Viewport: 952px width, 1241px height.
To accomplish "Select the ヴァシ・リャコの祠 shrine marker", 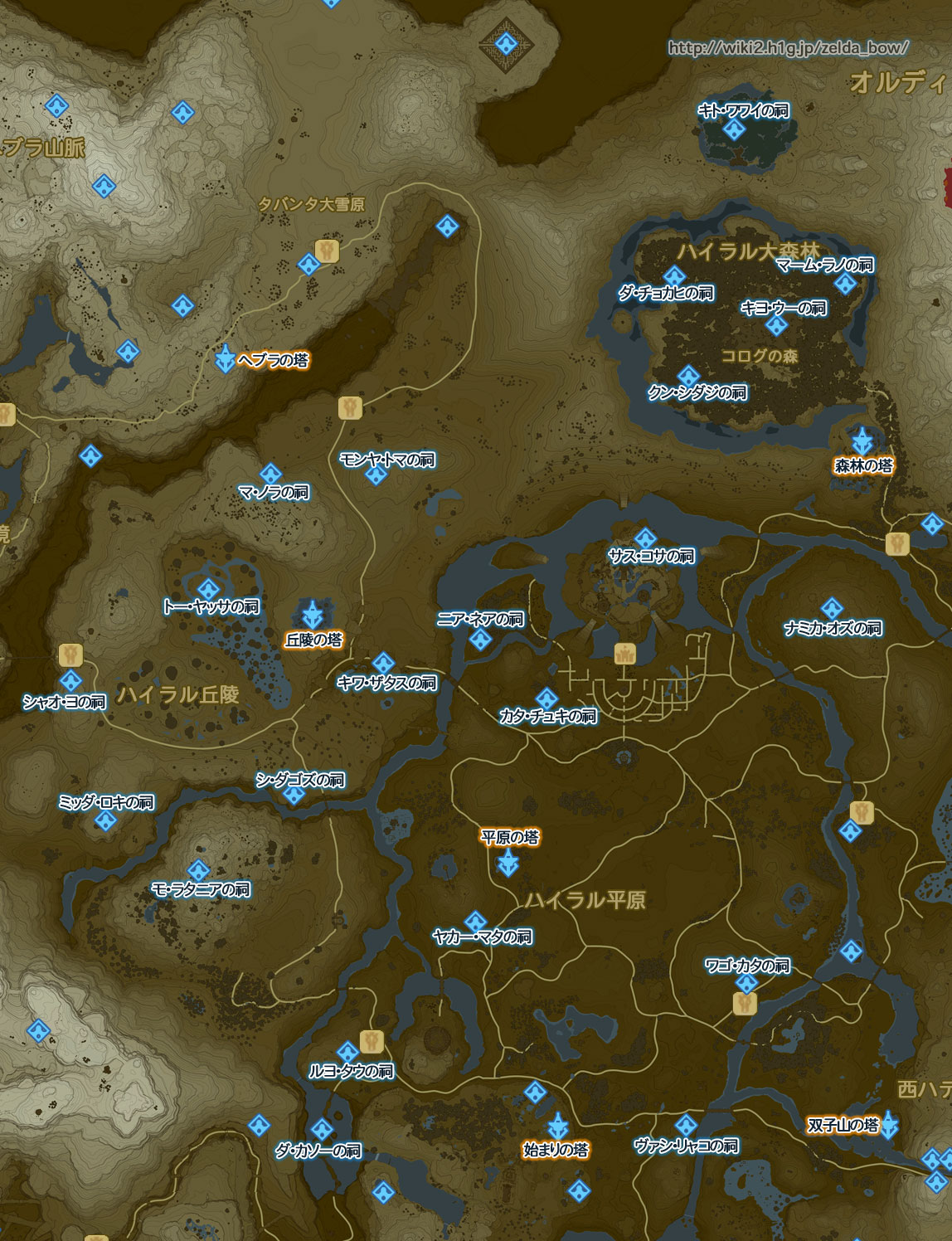I will (685, 1126).
